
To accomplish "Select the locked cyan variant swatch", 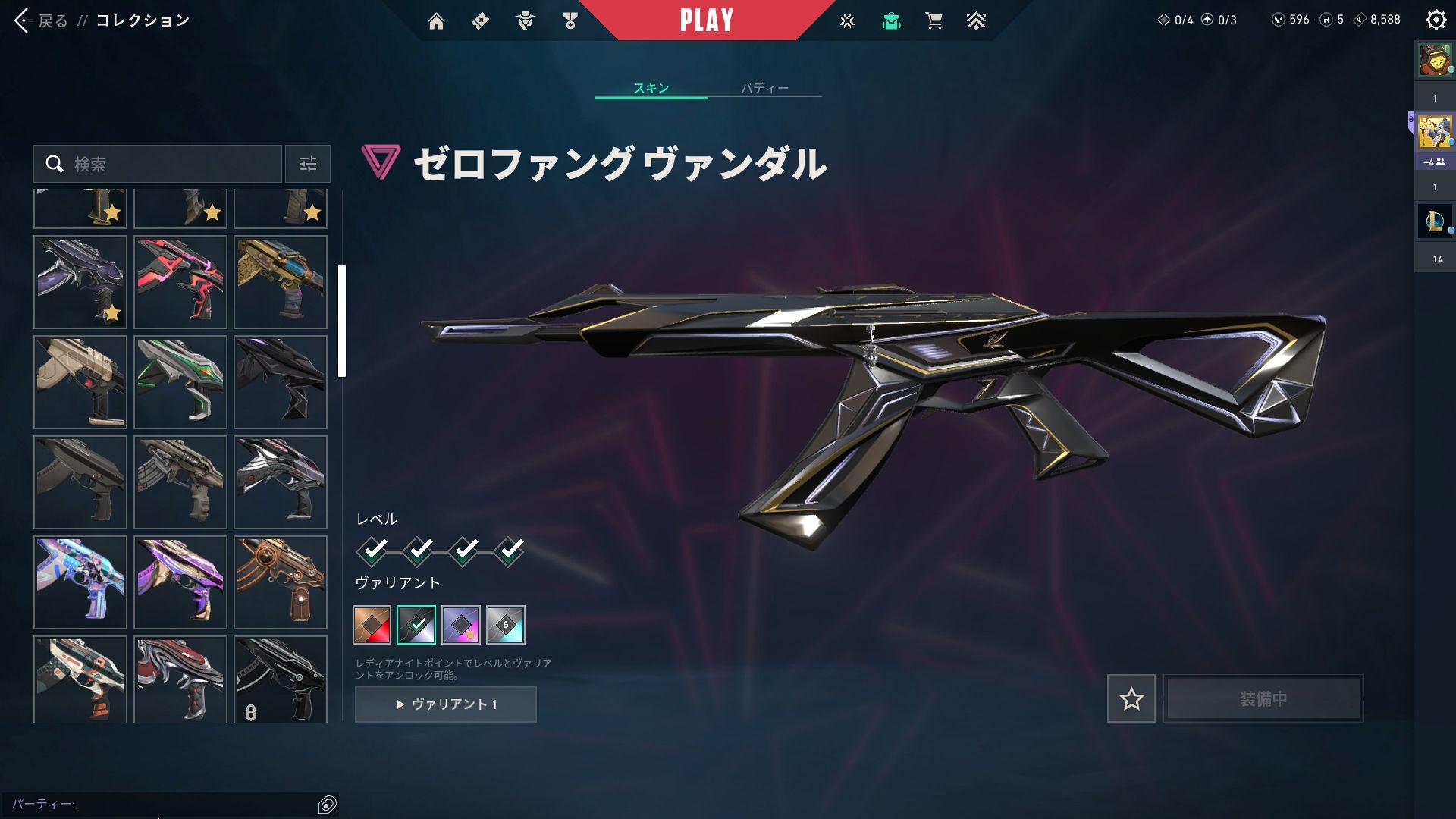I will coord(506,625).
